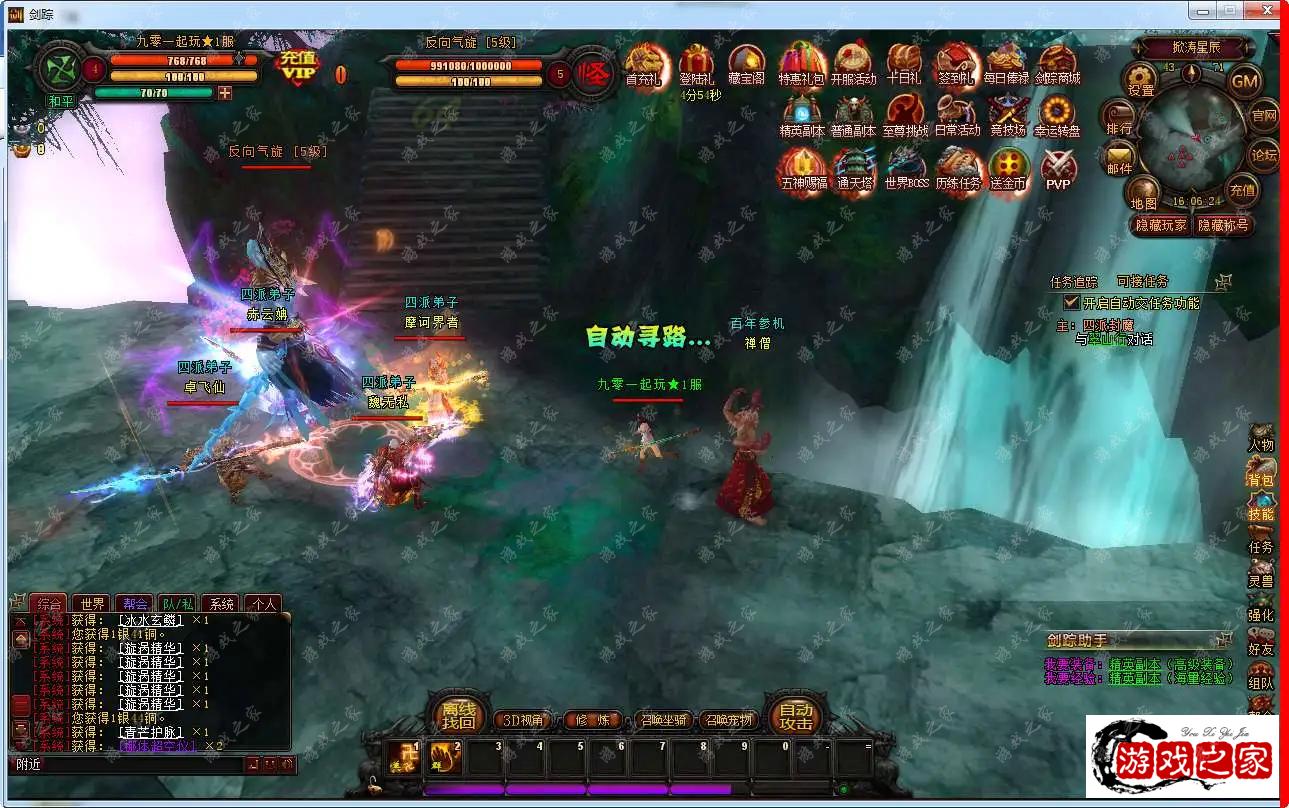Open 设置 settings beside the minimap
The height and width of the screenshot is (808, 1289).
1140,78
